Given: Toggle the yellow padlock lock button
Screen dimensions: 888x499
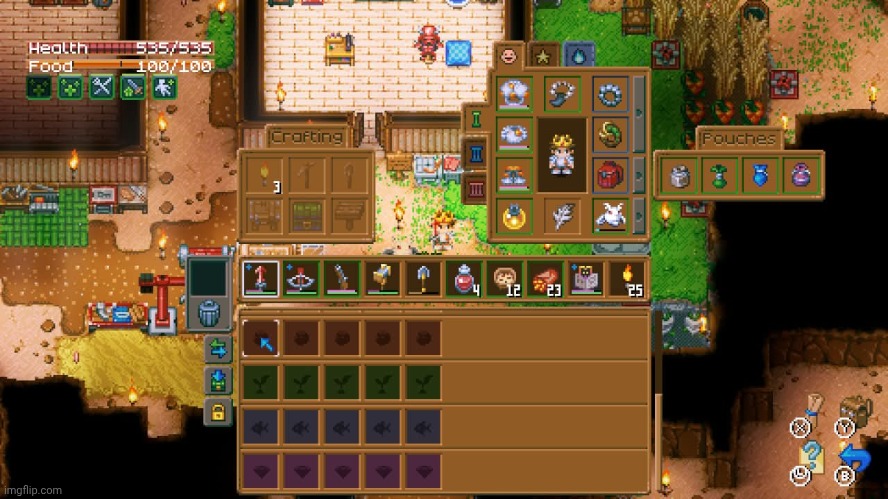Looking at the screenshot, I should 217,410.
